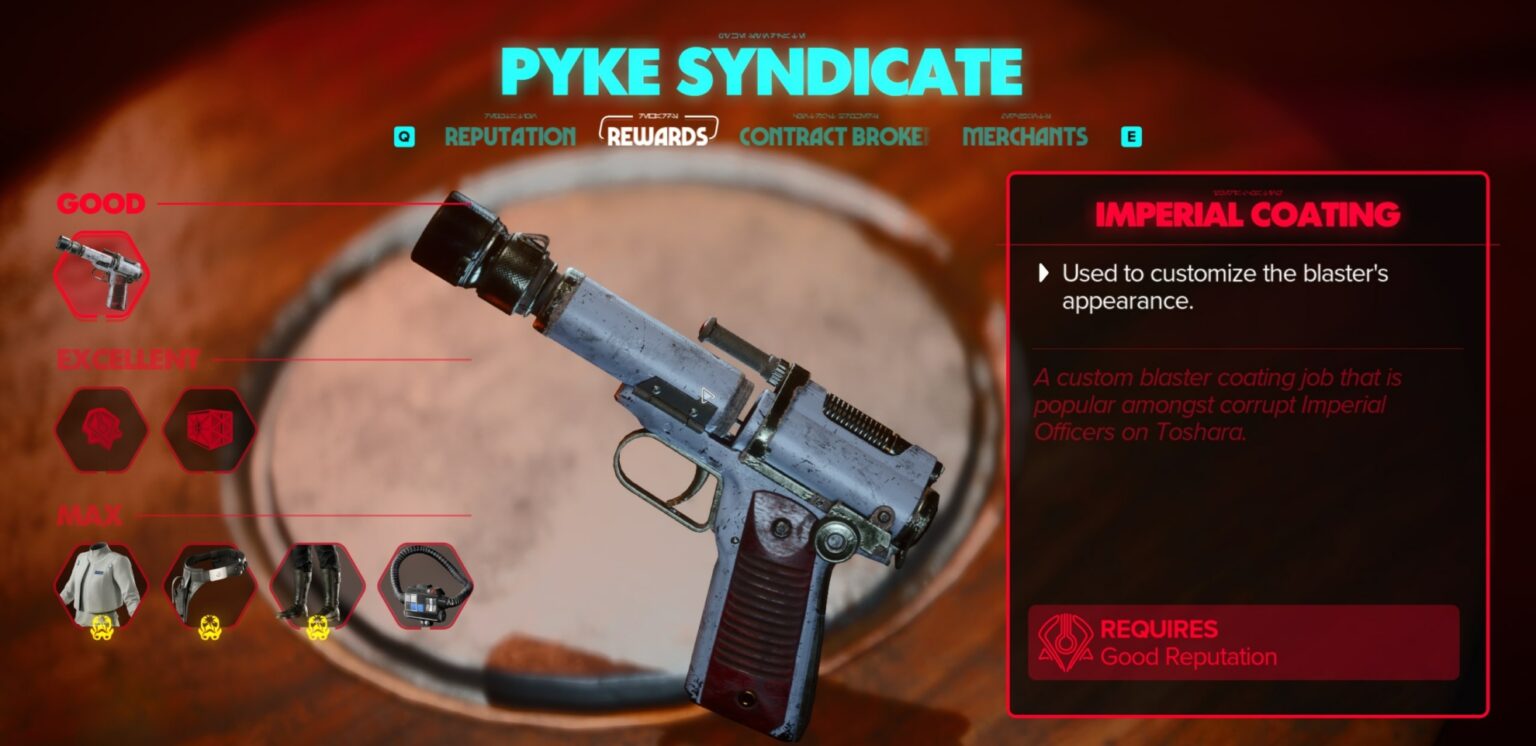Click the Pyke Syndicate faction emblem in REQUIRES badge
1536x746 pixels.
point(1068,641)
